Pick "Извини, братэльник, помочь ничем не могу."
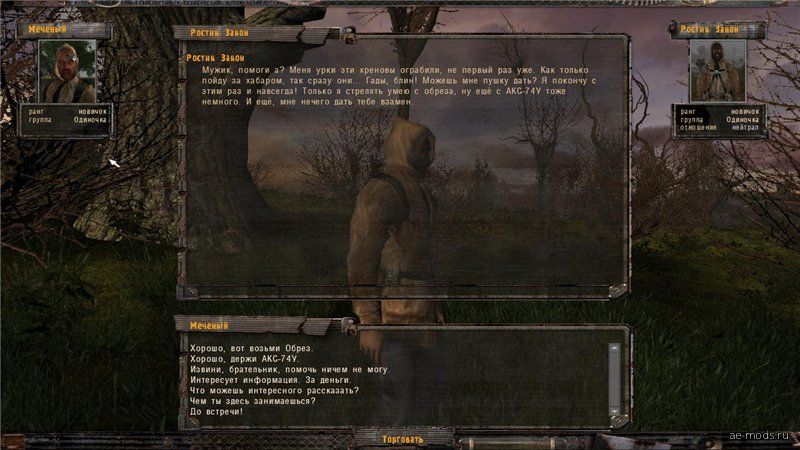 (289, 369)
